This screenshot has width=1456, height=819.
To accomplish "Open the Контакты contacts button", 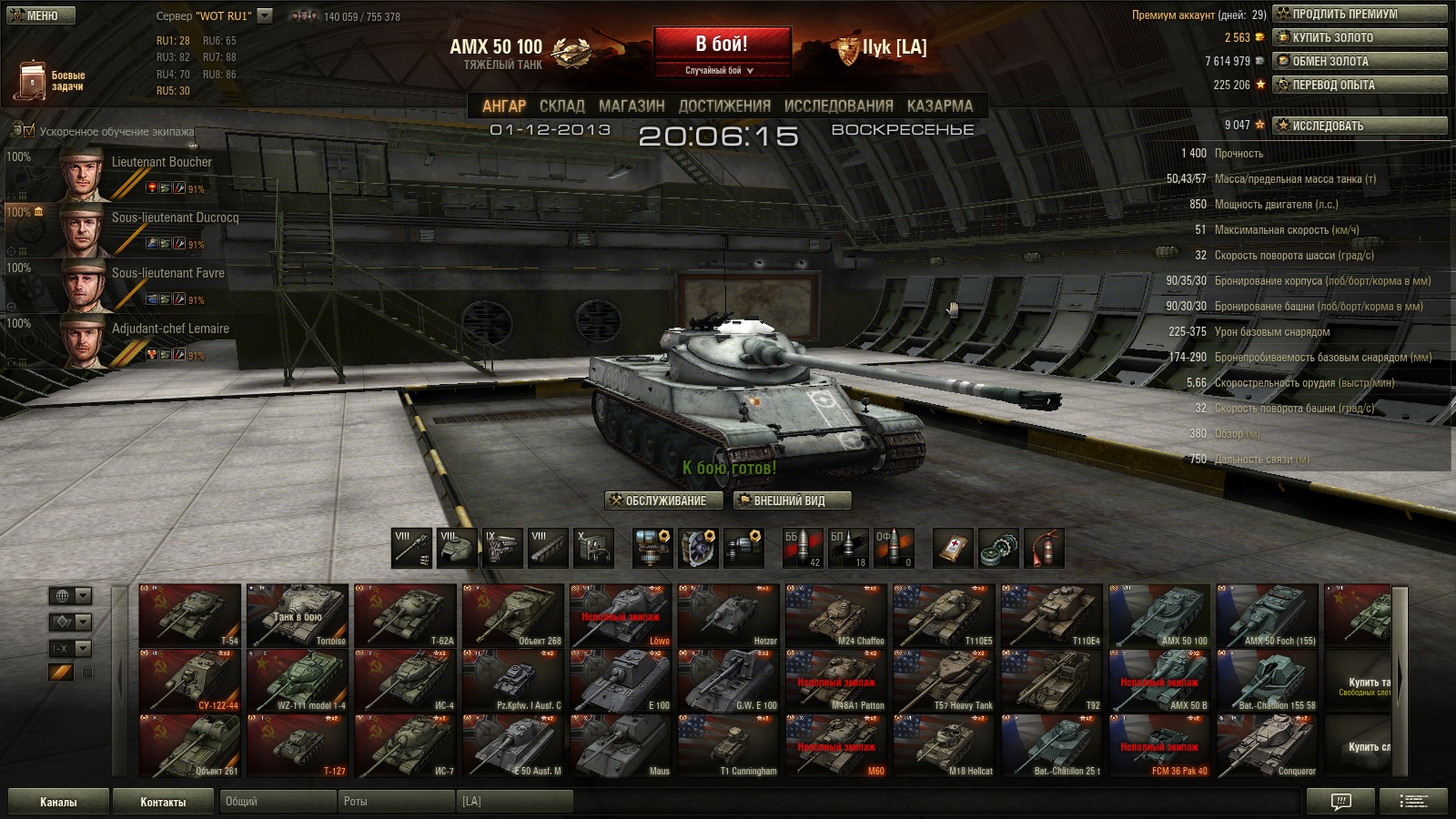I will click(163, 802).
